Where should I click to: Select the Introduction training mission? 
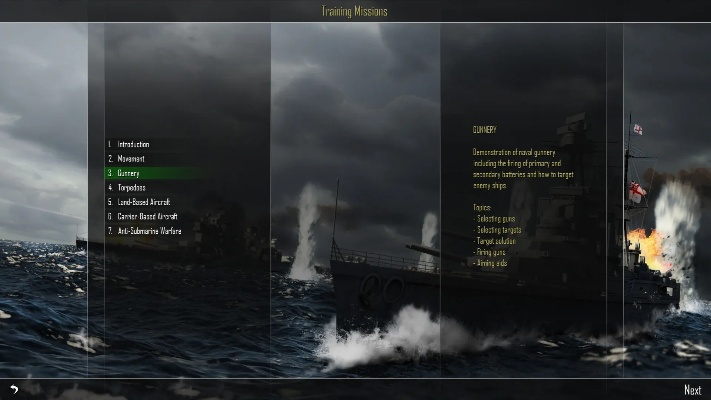coord(133,145)
